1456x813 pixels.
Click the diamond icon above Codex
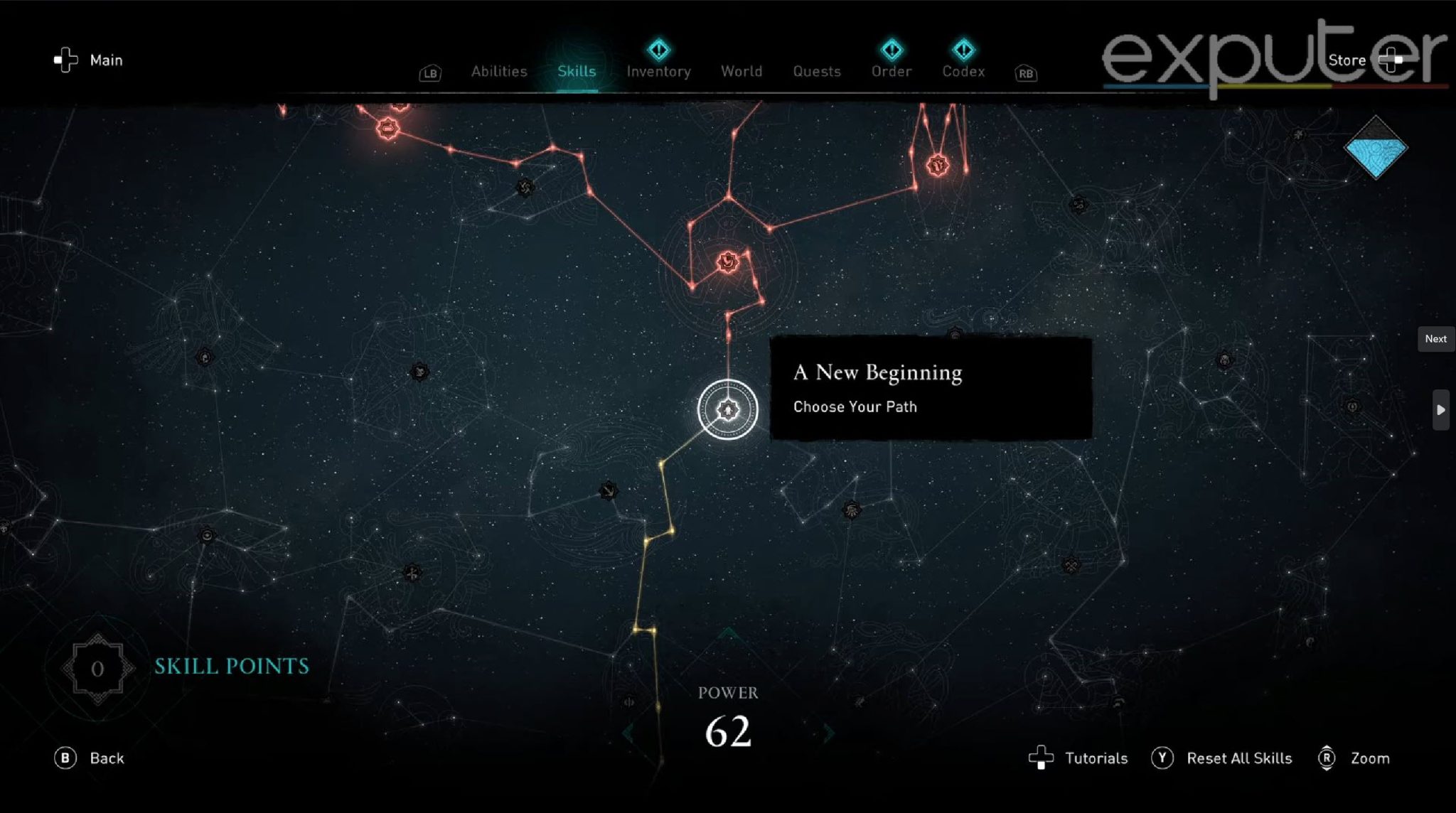pos(963,48)
